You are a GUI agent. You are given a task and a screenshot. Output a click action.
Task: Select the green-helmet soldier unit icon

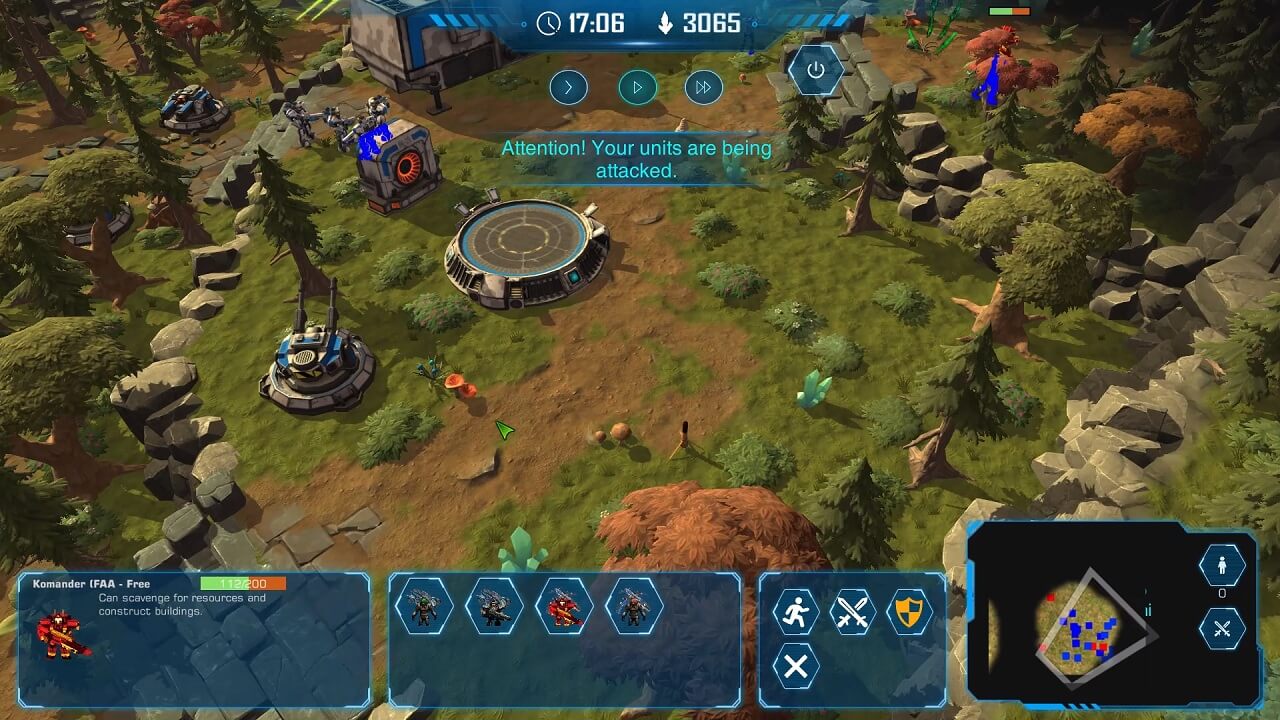pos(424,606)
